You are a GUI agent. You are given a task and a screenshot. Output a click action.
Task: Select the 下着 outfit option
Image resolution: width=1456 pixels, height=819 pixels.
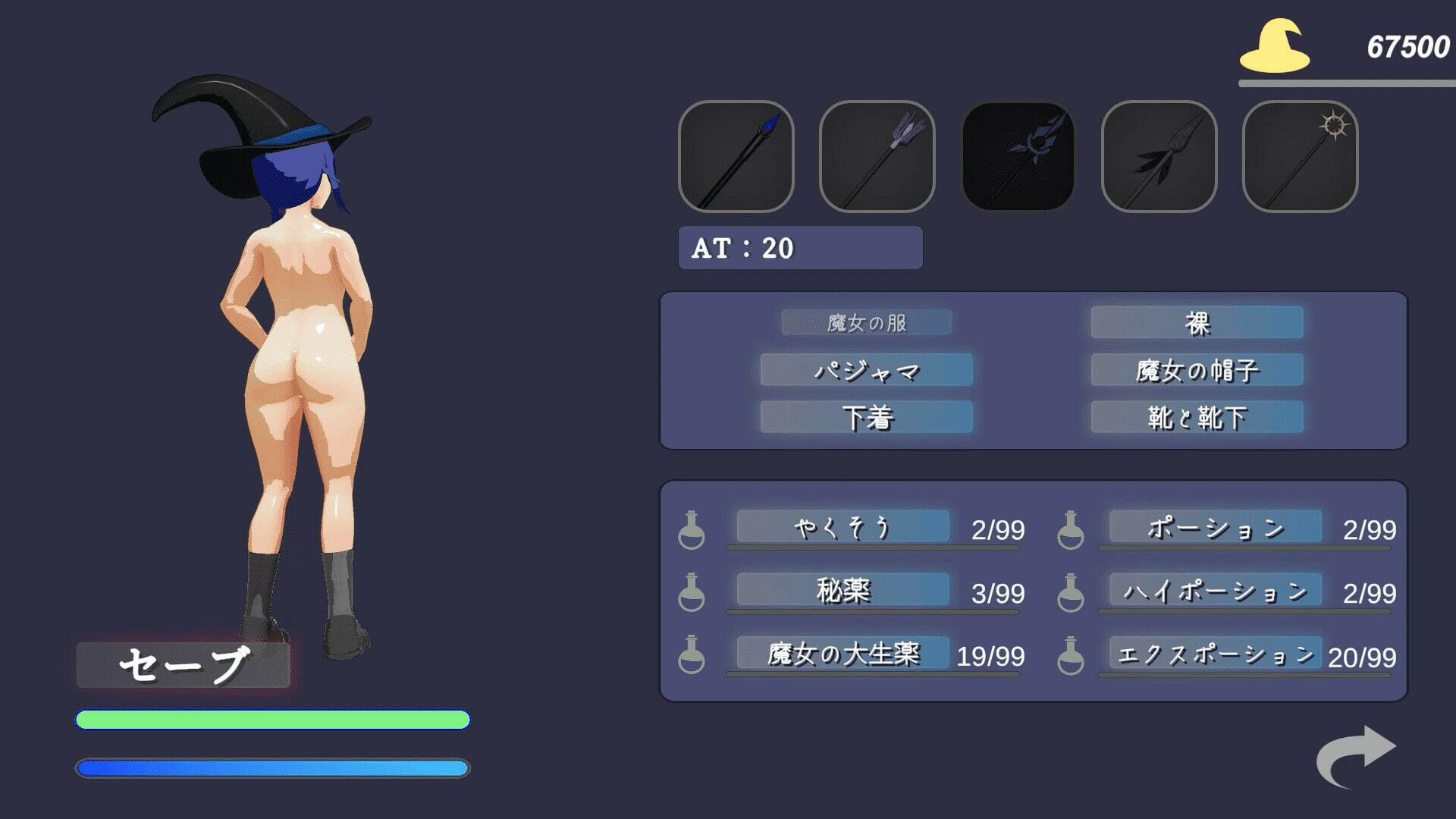tap(866, 417)
